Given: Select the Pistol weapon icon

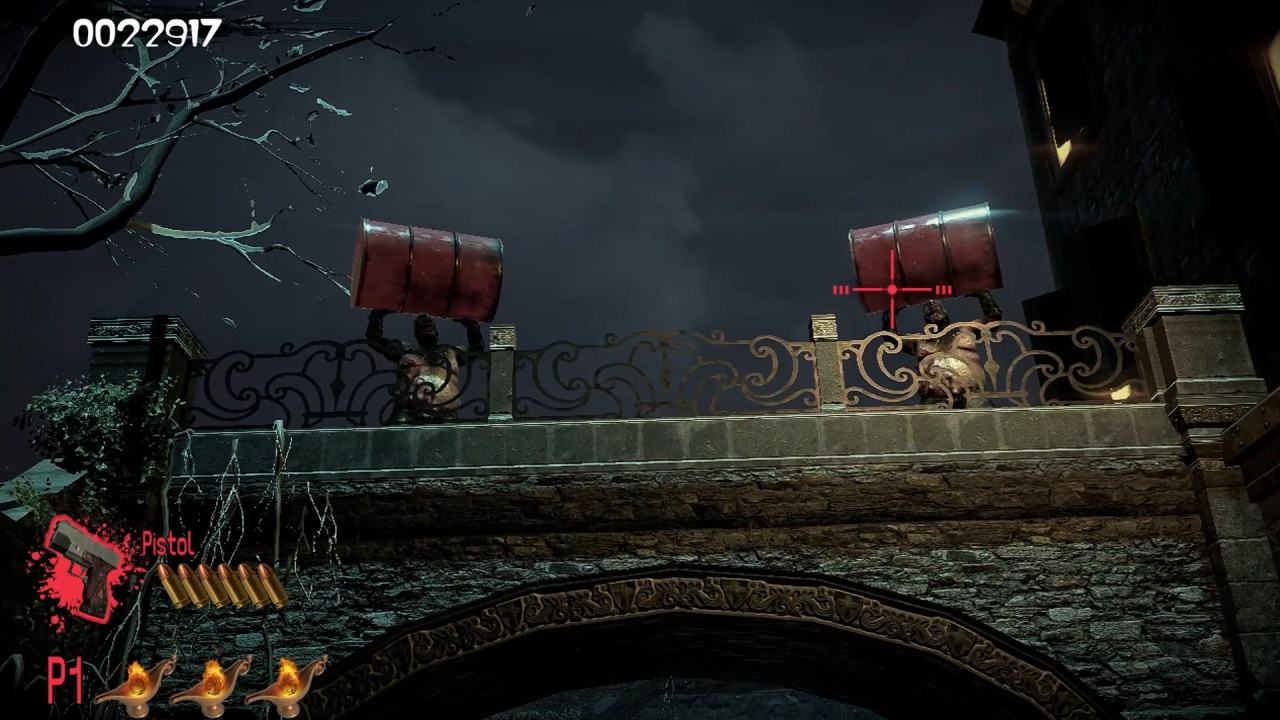Looking at the screenshot, I should click(85, 565).
